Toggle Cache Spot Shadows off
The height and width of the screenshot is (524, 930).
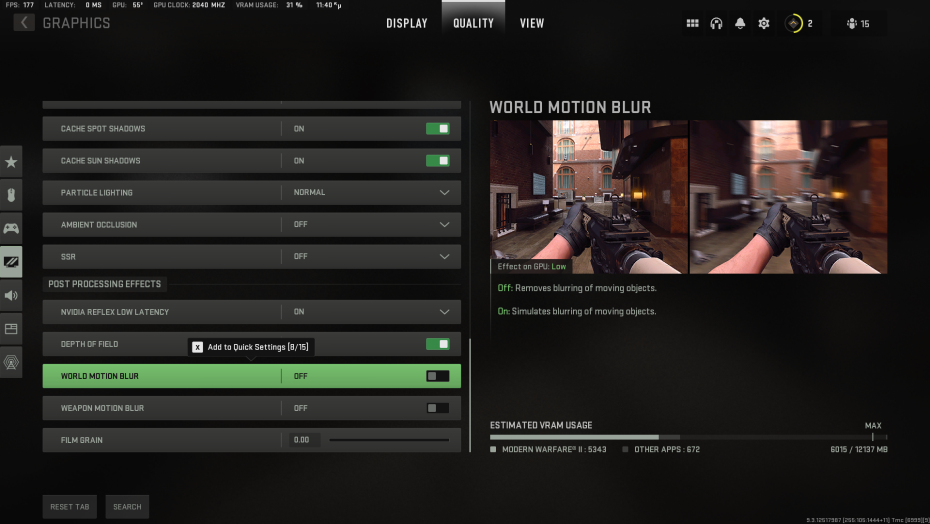[437, 129]
